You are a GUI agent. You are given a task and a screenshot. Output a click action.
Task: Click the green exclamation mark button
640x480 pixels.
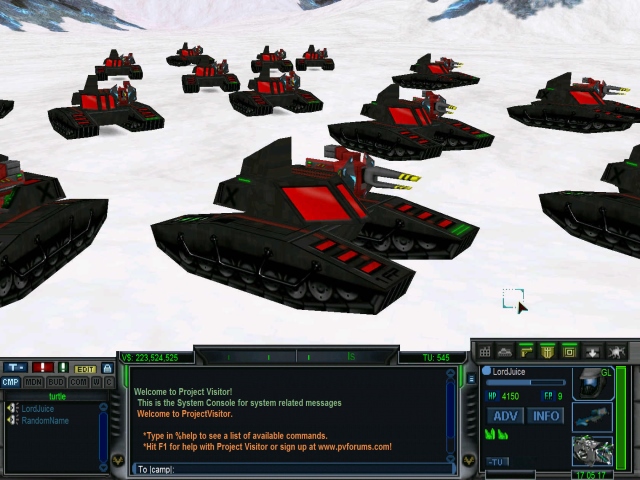coord(63,368)
